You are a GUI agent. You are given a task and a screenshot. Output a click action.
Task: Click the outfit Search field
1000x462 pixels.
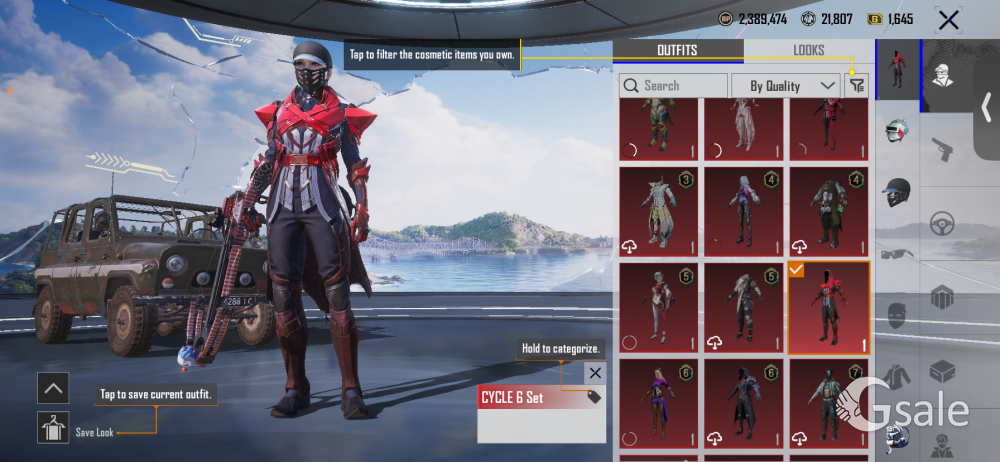pos(673,86)
